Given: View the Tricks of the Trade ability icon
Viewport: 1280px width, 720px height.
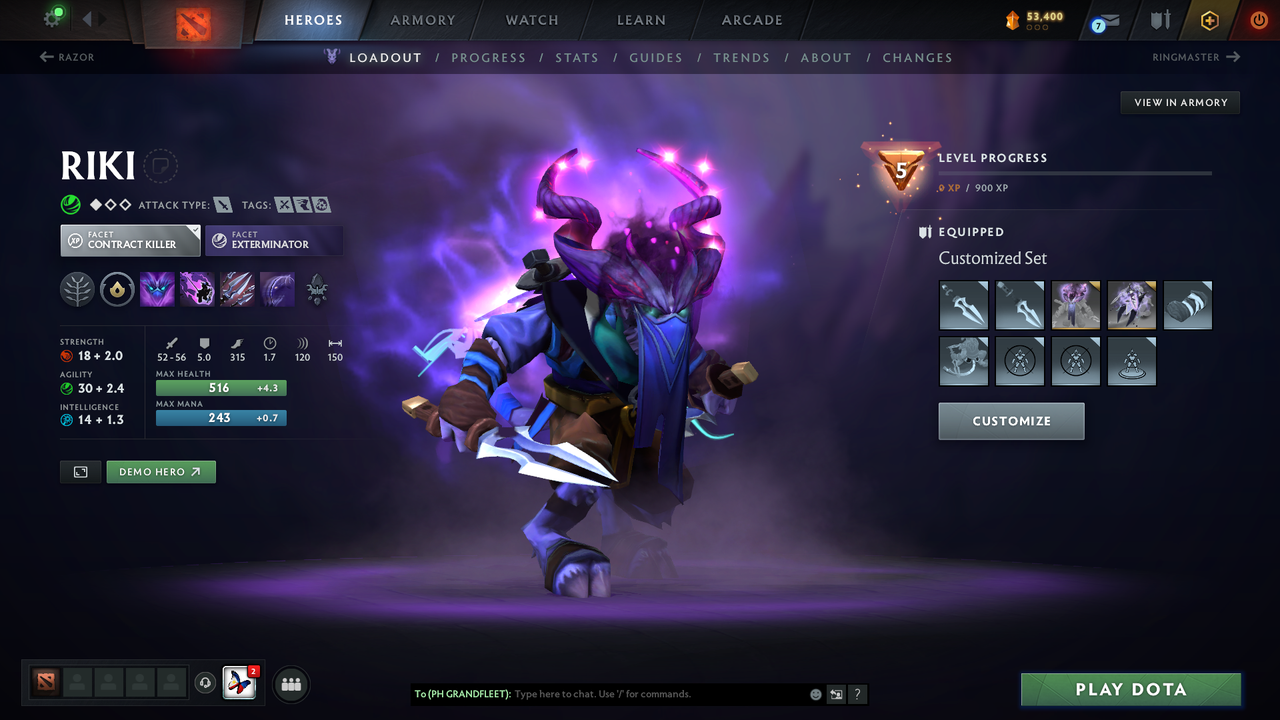Looking at the screenshot, I should 237,289.
